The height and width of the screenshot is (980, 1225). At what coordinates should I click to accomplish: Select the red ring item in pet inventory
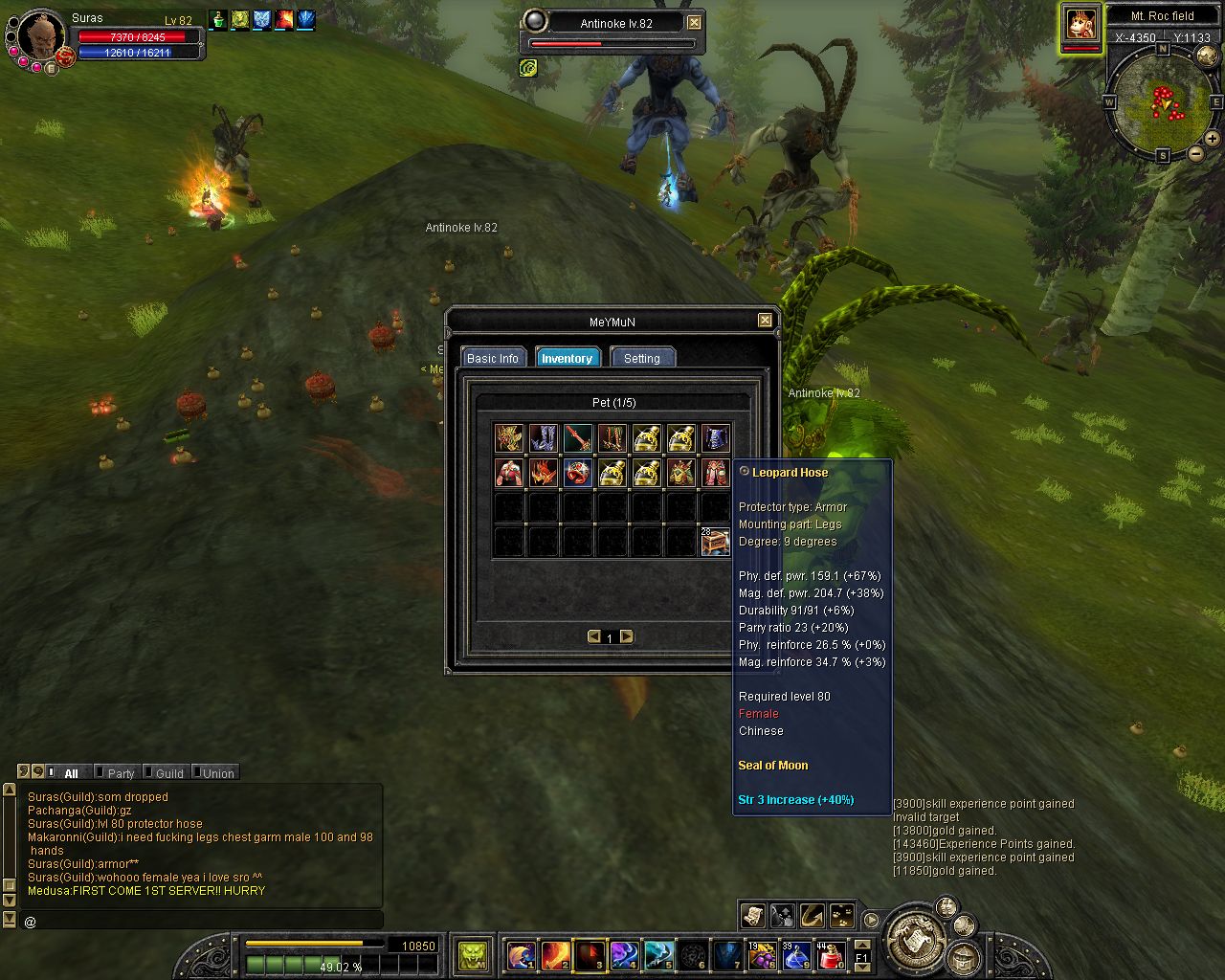click(577, 473)
